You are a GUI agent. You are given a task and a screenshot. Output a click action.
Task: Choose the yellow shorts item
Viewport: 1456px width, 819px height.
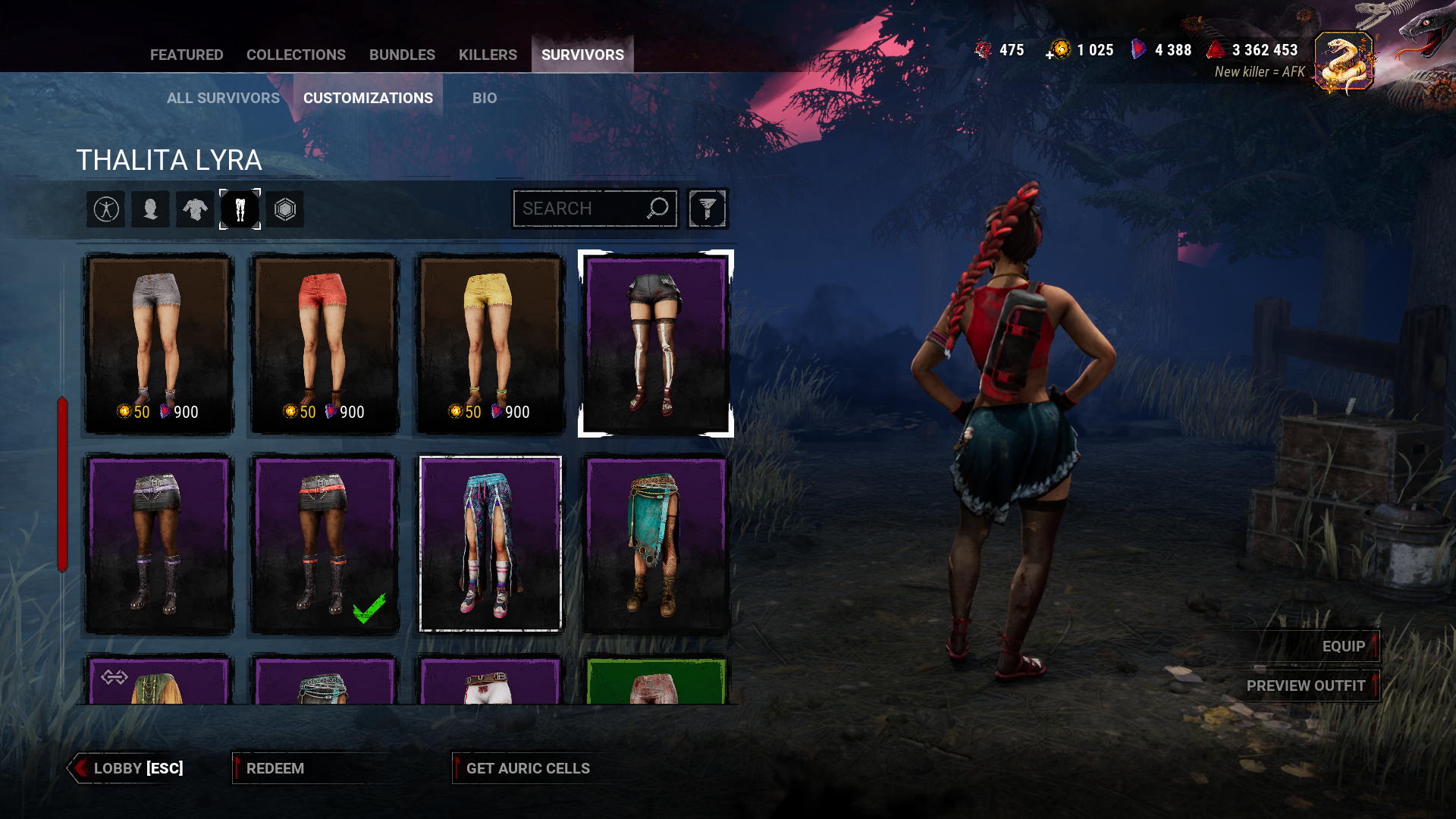490,344
